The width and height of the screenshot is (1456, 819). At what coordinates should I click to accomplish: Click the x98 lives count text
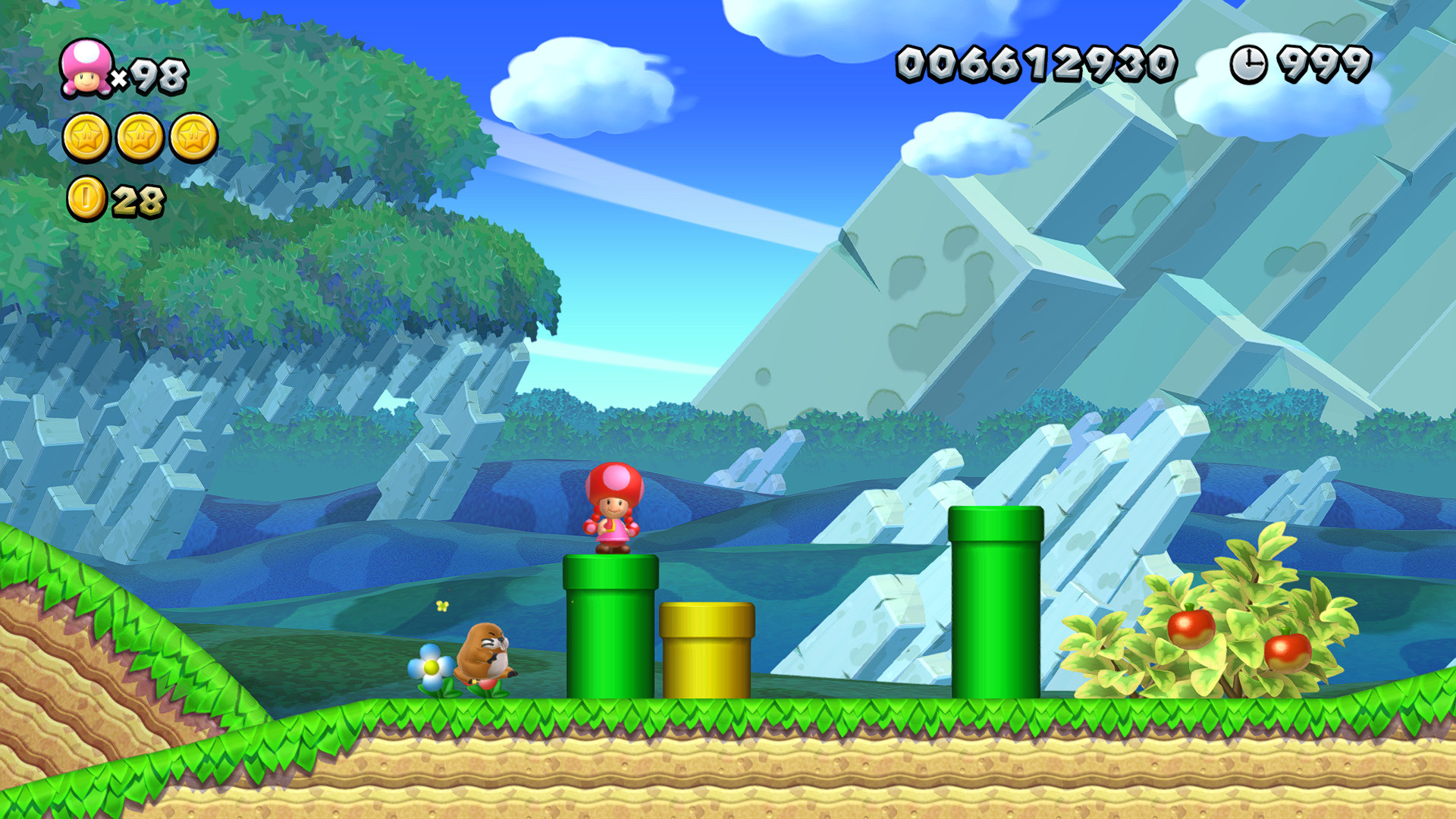pos(153,74)
